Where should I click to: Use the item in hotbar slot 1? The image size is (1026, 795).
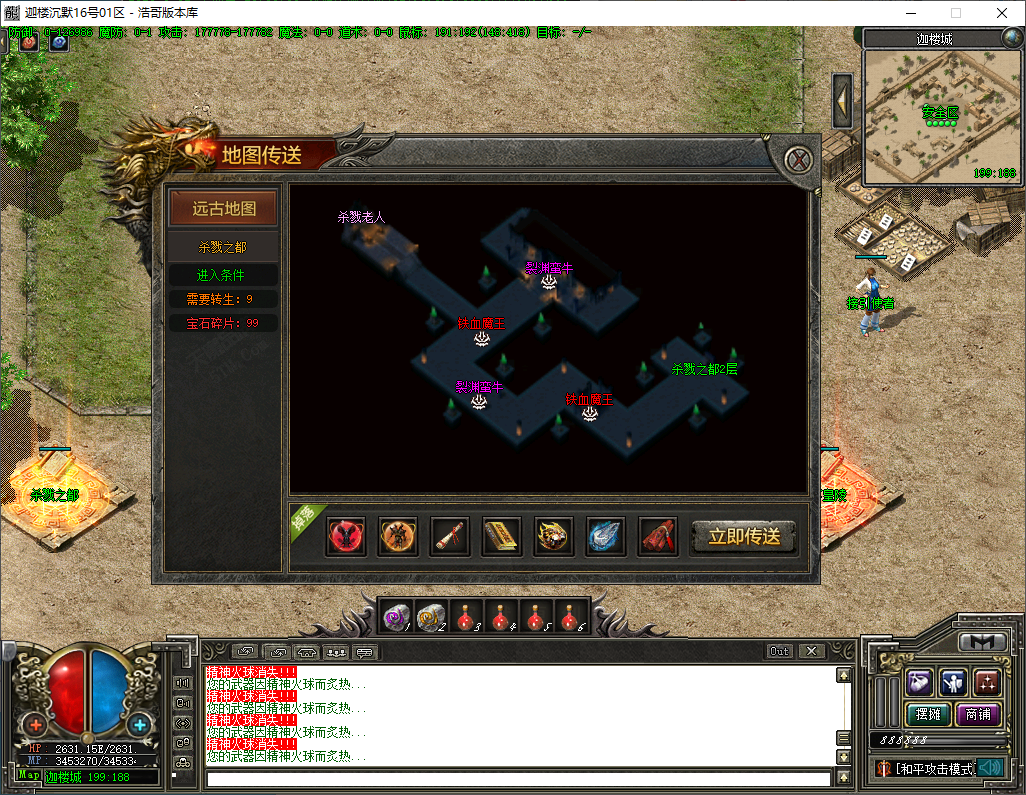(397, 617)
